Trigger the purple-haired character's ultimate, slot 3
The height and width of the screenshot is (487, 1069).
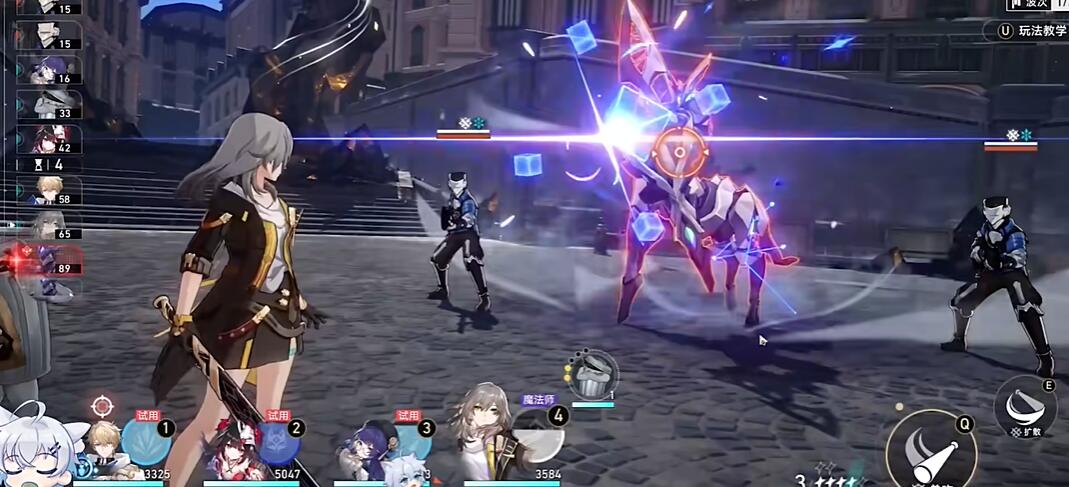(409, 441)
